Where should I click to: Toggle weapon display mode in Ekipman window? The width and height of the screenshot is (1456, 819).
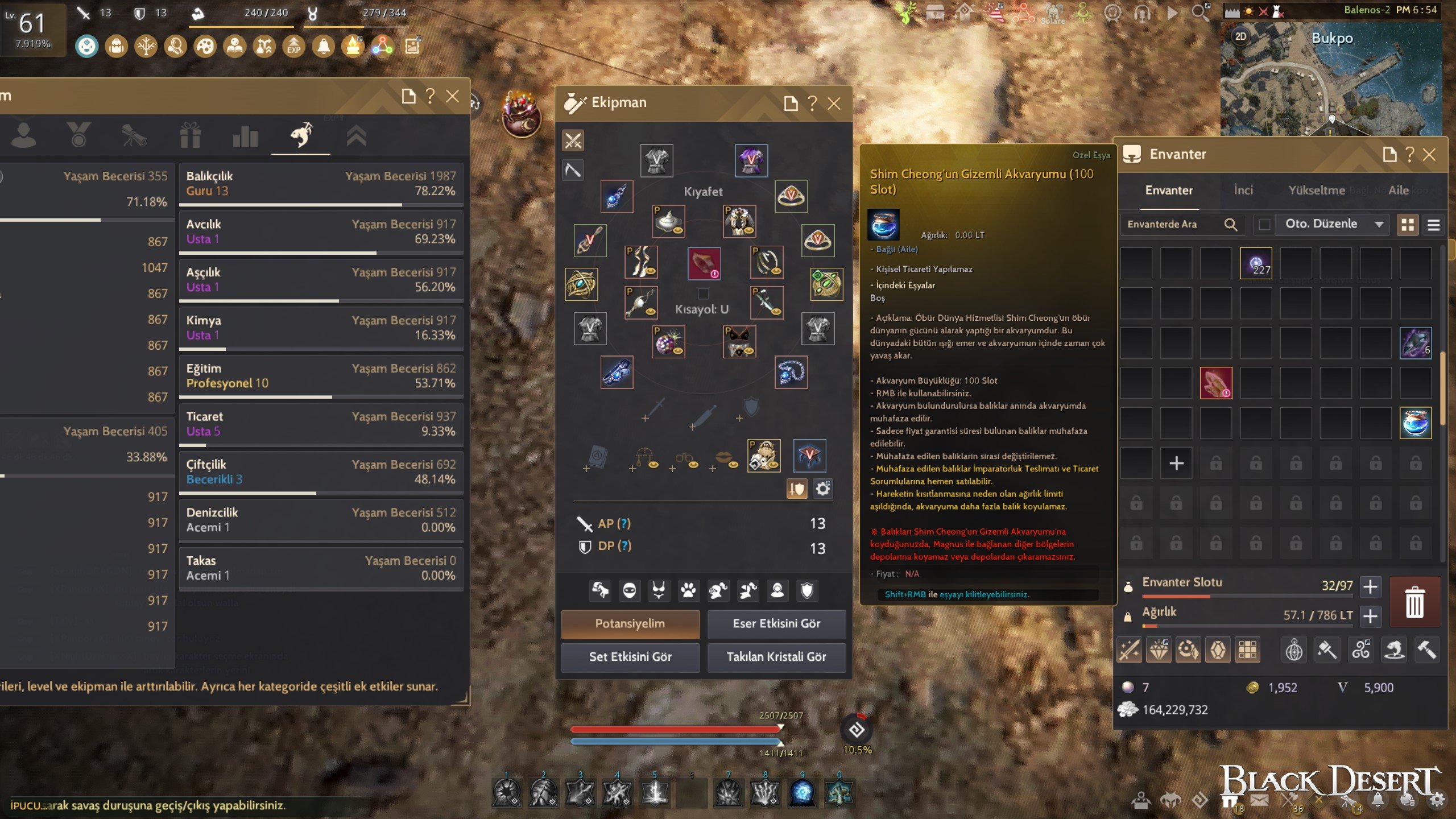pyautogui.click(x=573, y=140)
